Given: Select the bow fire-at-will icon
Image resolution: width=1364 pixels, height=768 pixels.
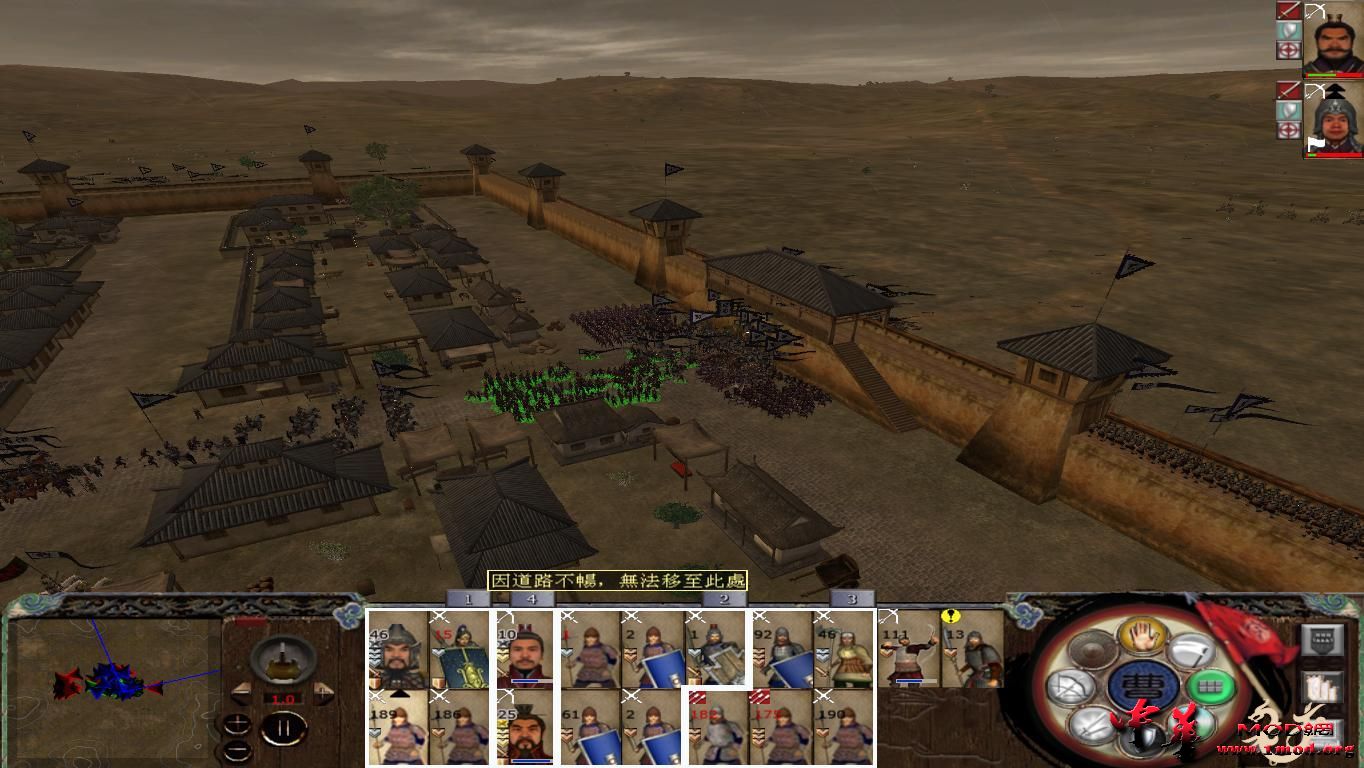Looking at the screenshot, I should coord(1069,685).
